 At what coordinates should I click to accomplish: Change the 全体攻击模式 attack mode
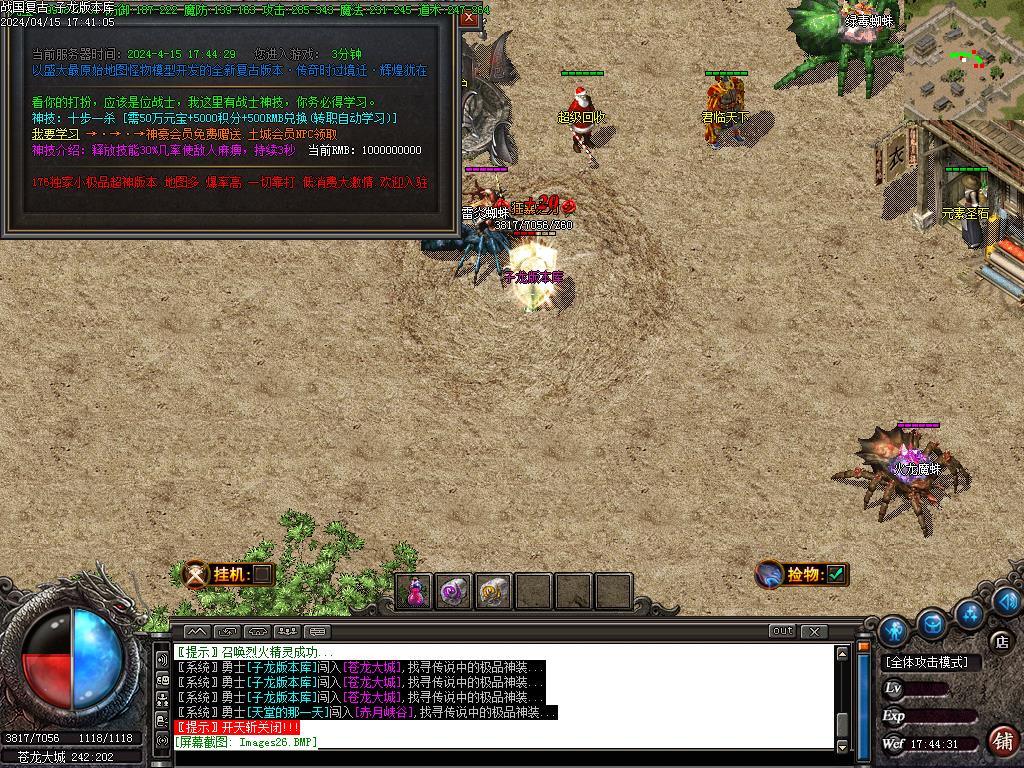tap(926, 662)
